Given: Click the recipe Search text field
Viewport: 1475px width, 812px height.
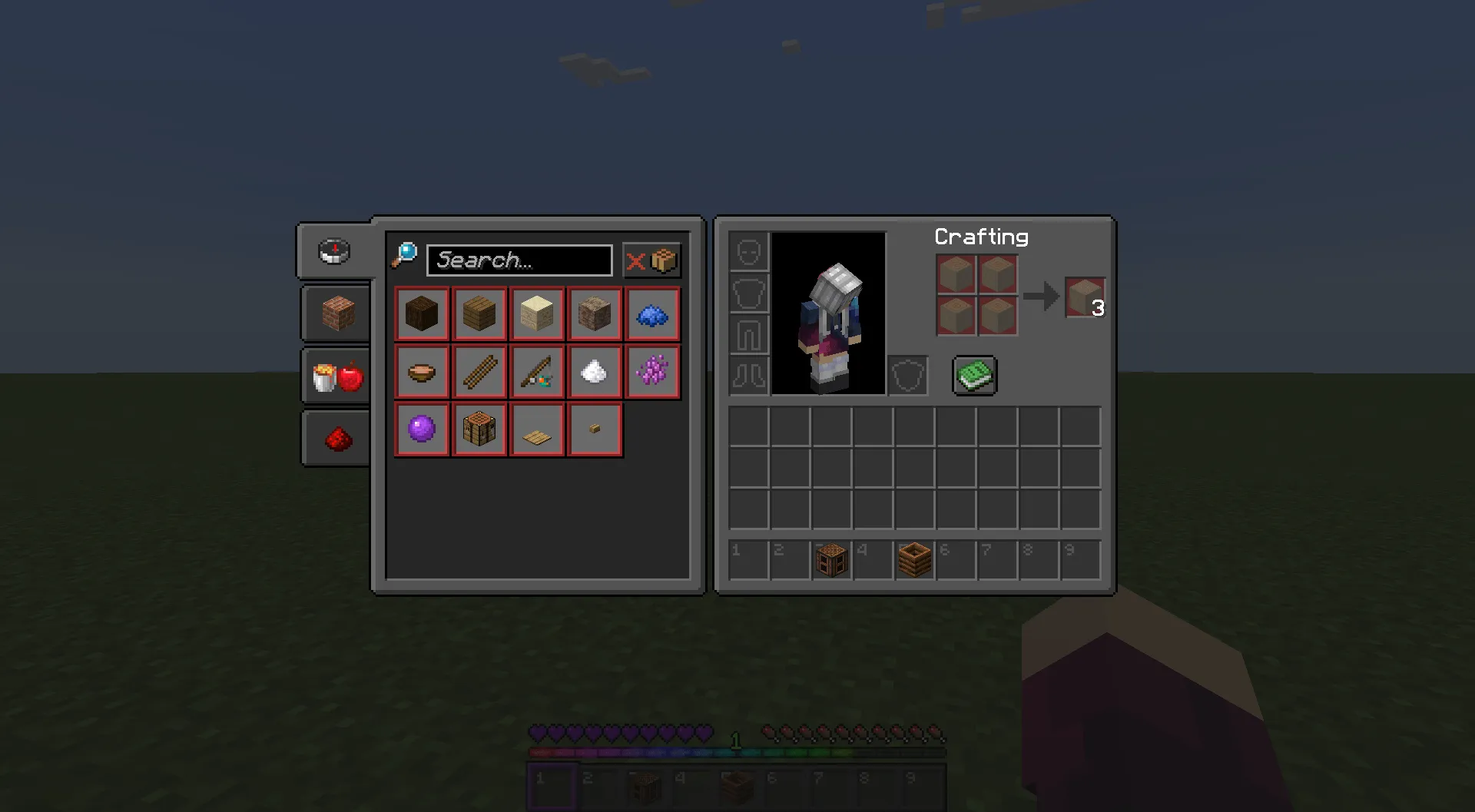Looking at the screenshot, I should point(519,260).
